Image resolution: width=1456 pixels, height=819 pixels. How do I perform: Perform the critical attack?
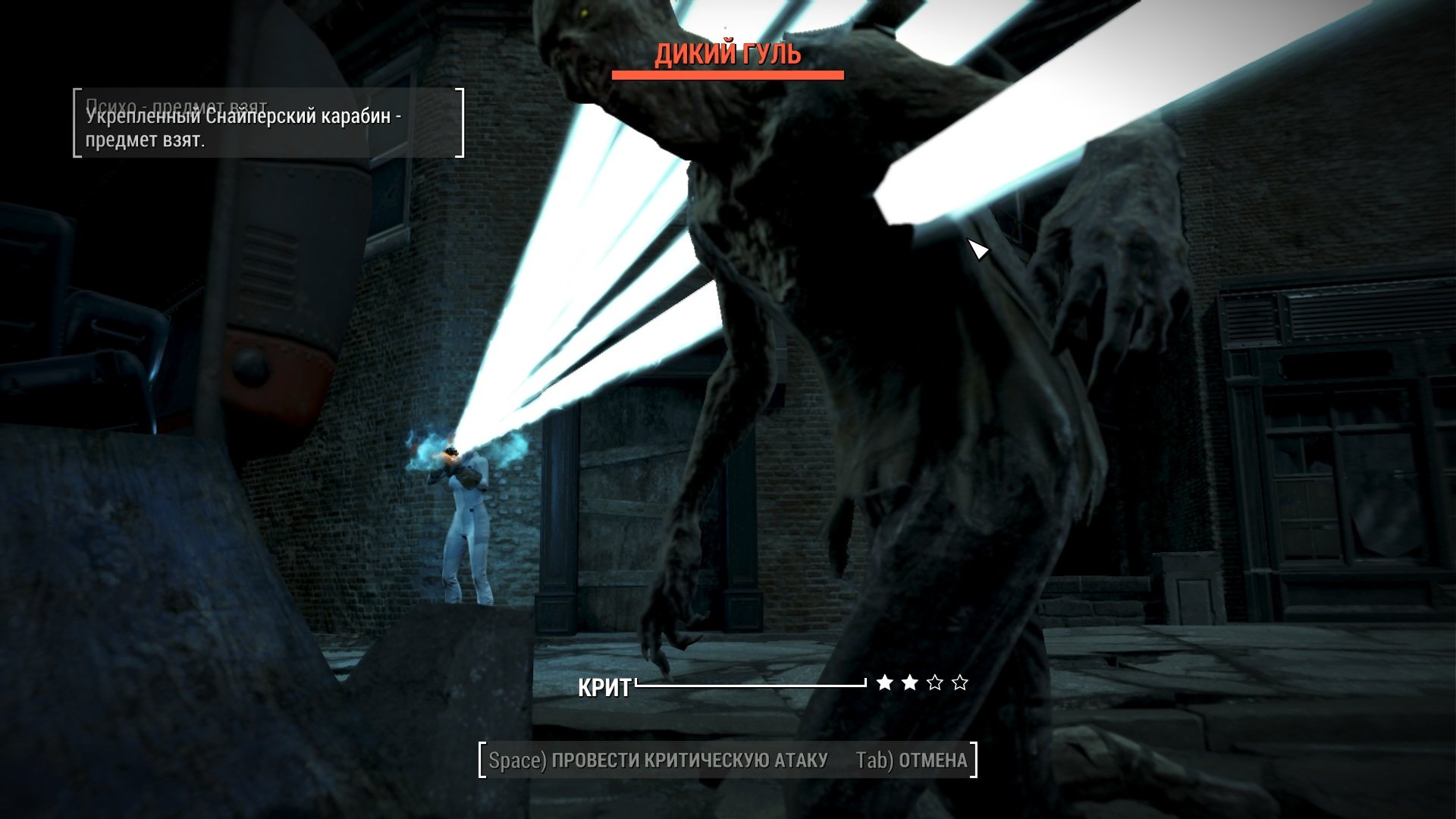tap(658, 760)
